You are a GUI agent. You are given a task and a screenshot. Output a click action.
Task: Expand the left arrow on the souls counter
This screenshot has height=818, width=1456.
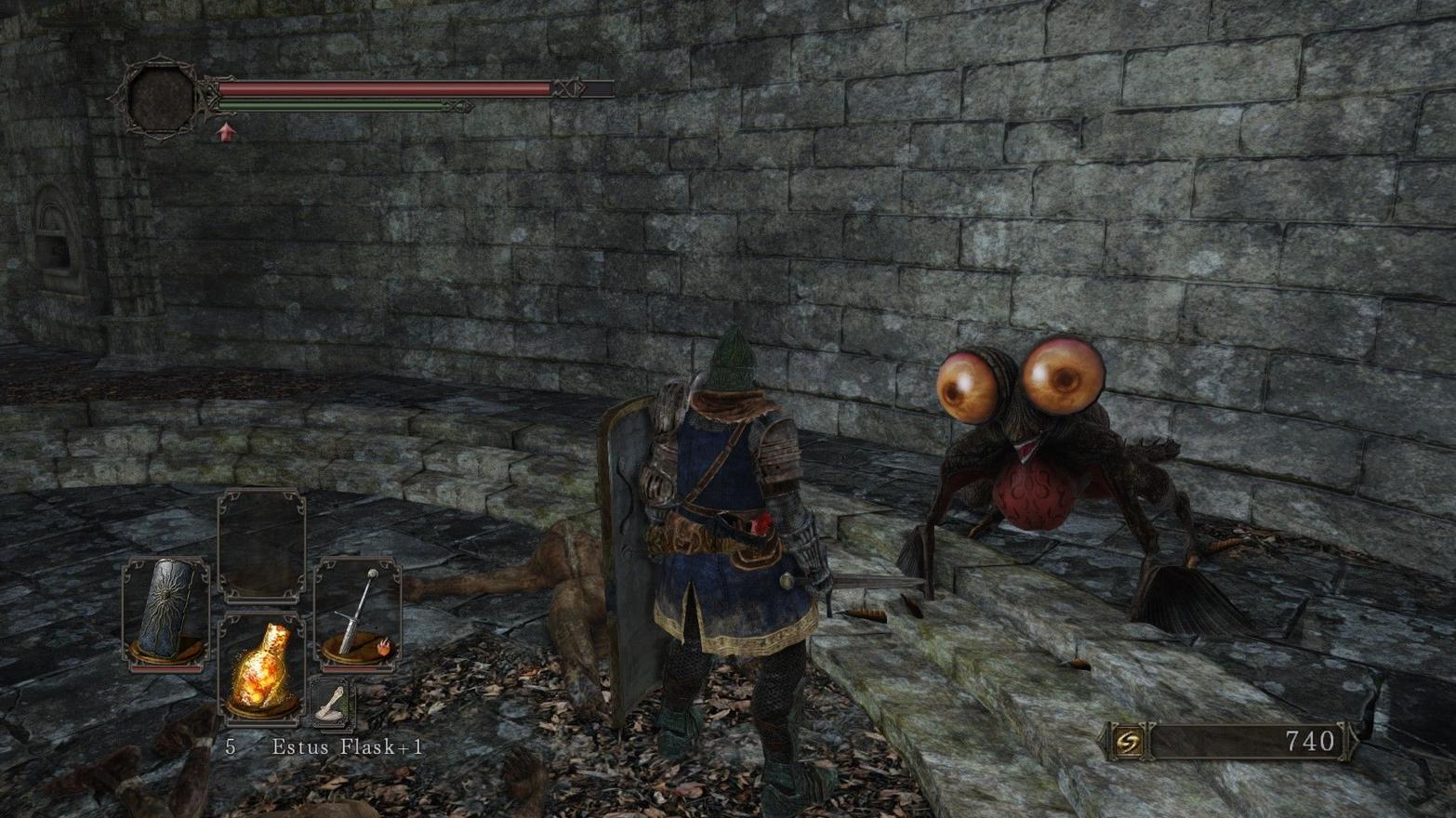tap(1101, 740)
